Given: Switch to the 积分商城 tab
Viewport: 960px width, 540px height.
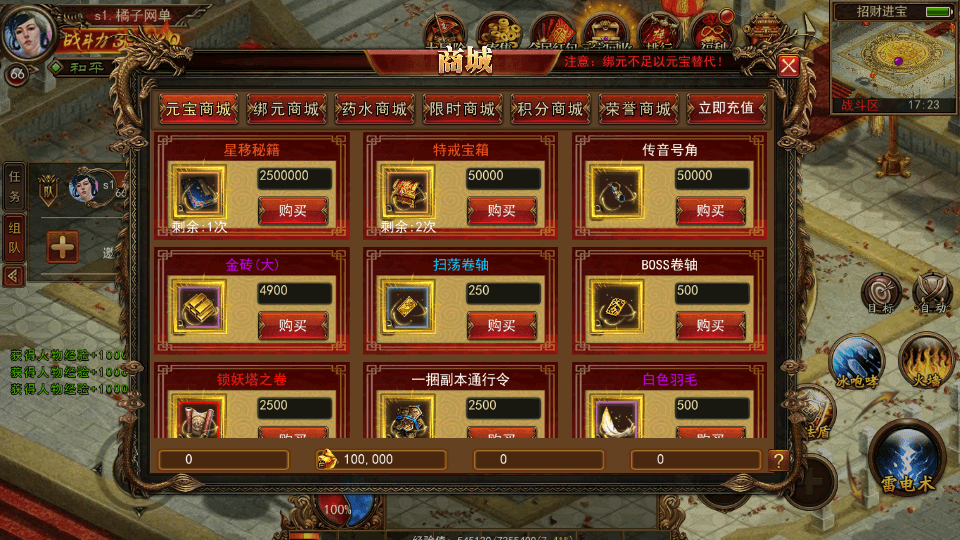Looking at the screenshot, I should (x=551, y=109).
